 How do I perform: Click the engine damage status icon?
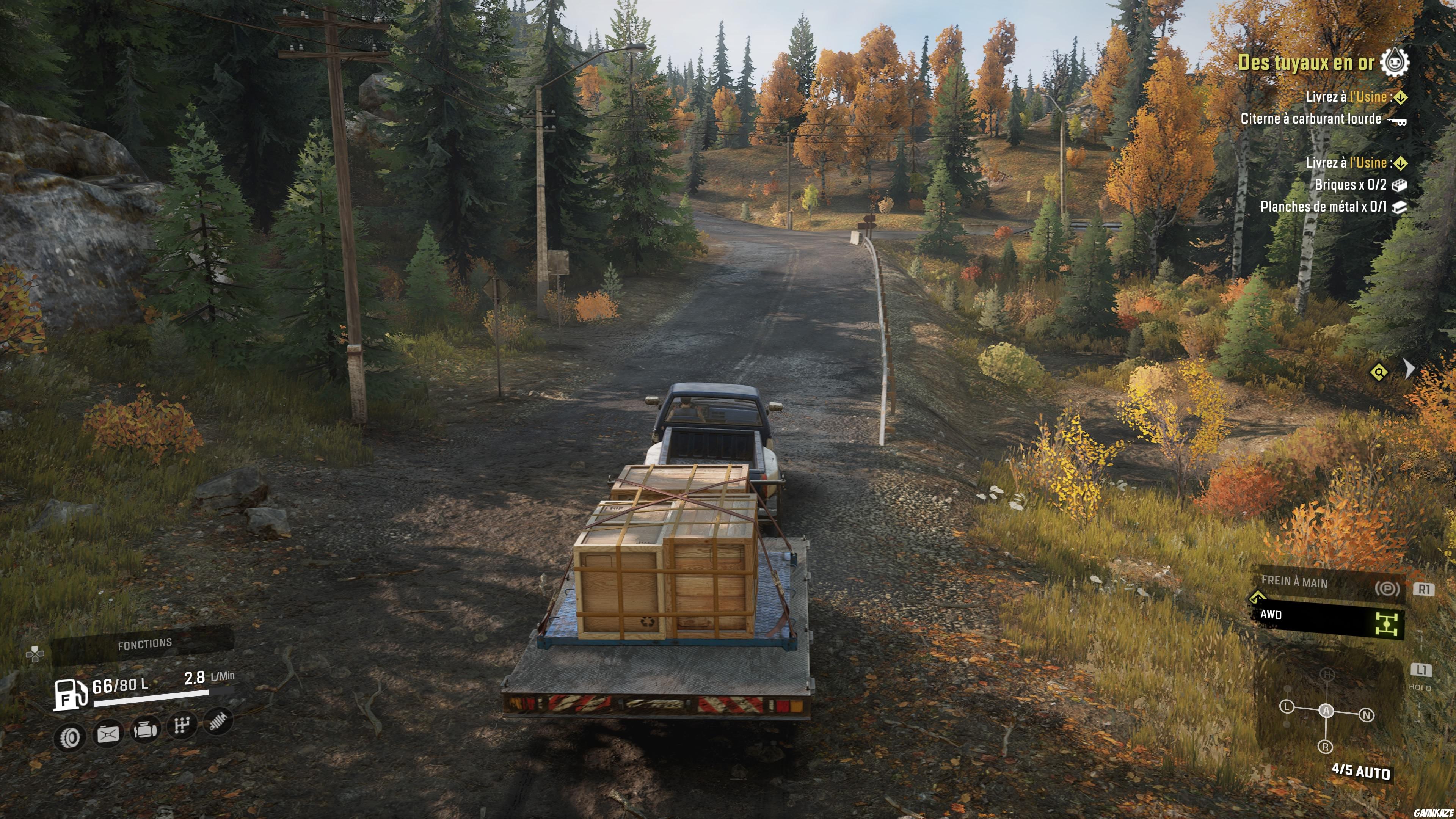coord(145,730)
